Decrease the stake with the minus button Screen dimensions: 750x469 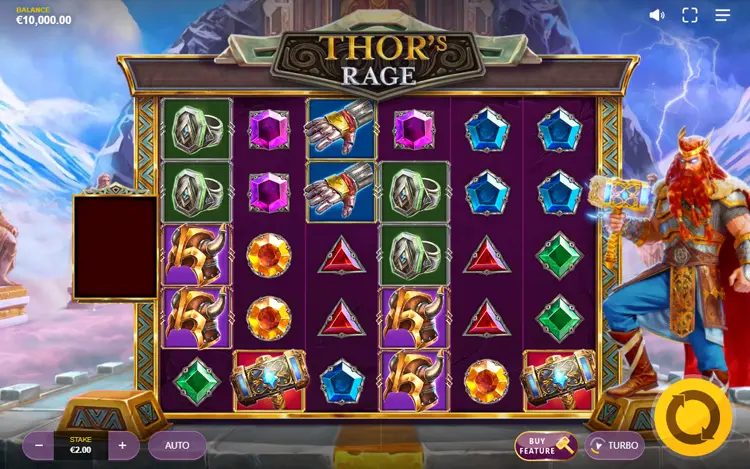[x=38, y=445]
